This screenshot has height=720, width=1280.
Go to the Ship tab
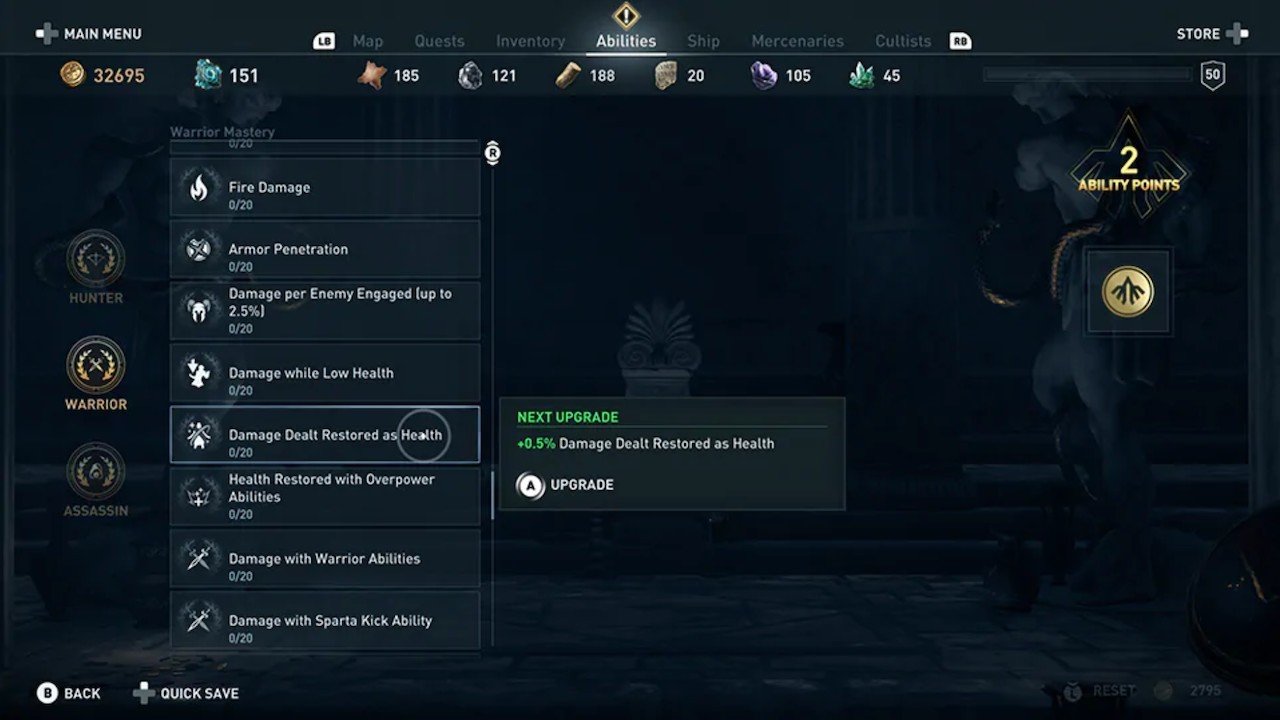point(703,41)
